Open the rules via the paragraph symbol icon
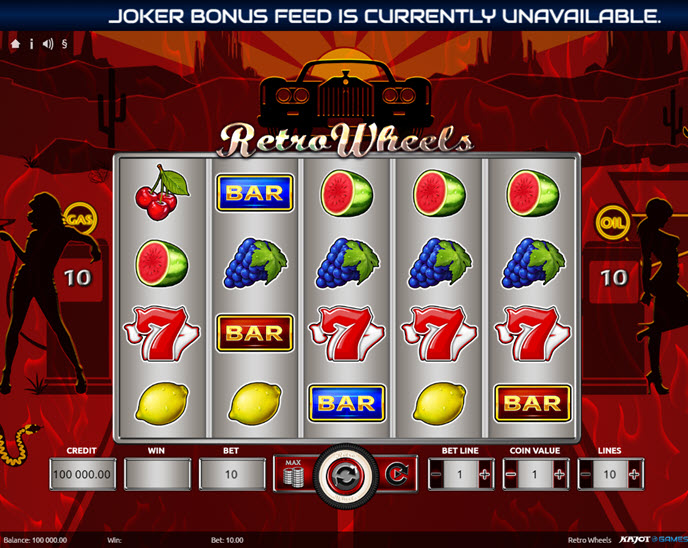 click(65, 45)
